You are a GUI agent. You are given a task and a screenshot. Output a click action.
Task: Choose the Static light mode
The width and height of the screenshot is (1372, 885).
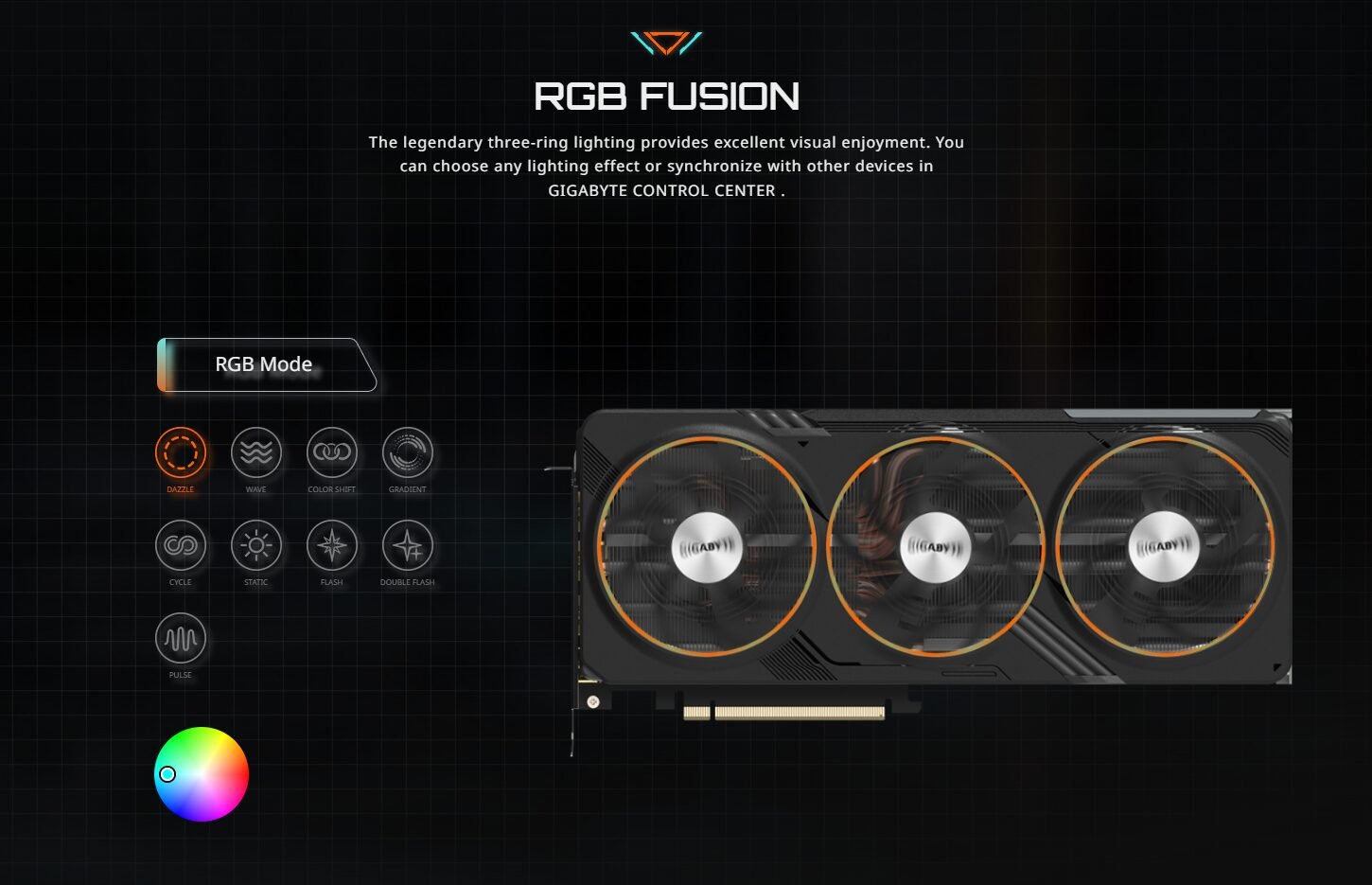[256, 545]
